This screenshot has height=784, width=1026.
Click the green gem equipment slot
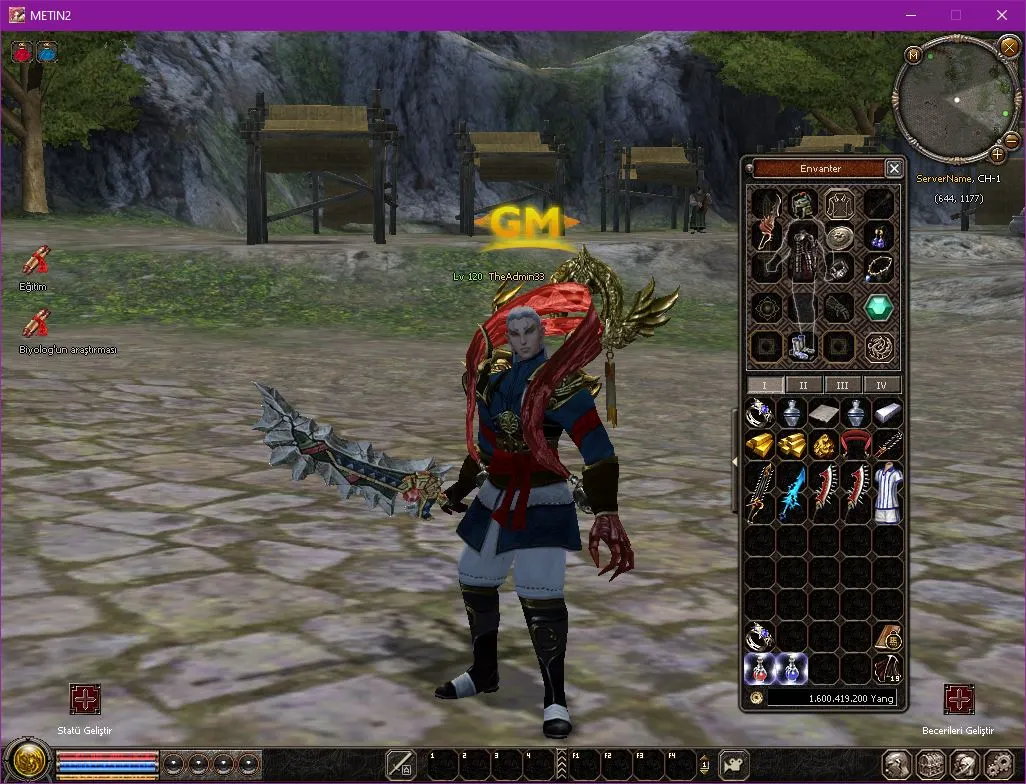(879, 307)
